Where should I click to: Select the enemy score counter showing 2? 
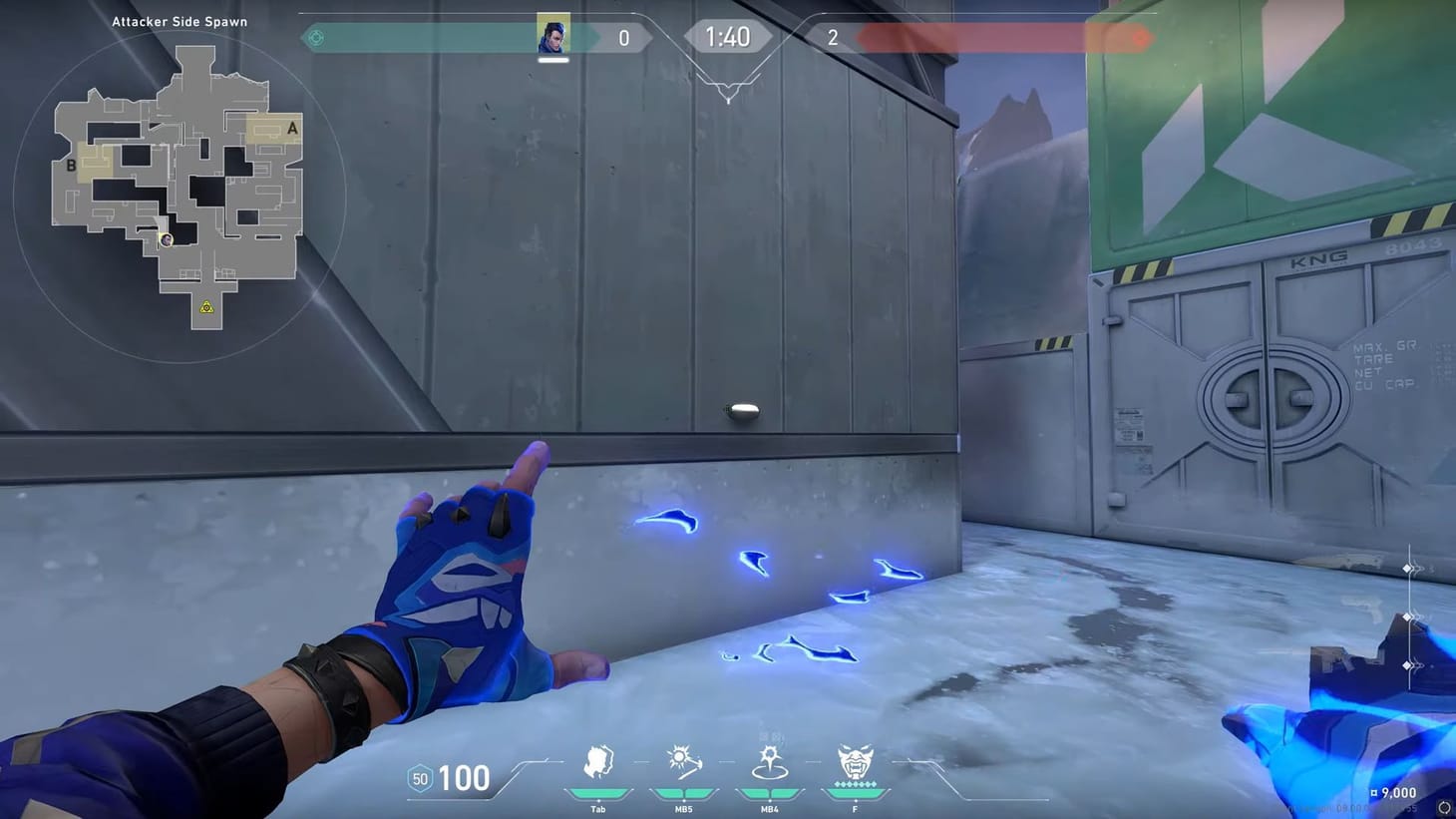click(834, 37)
